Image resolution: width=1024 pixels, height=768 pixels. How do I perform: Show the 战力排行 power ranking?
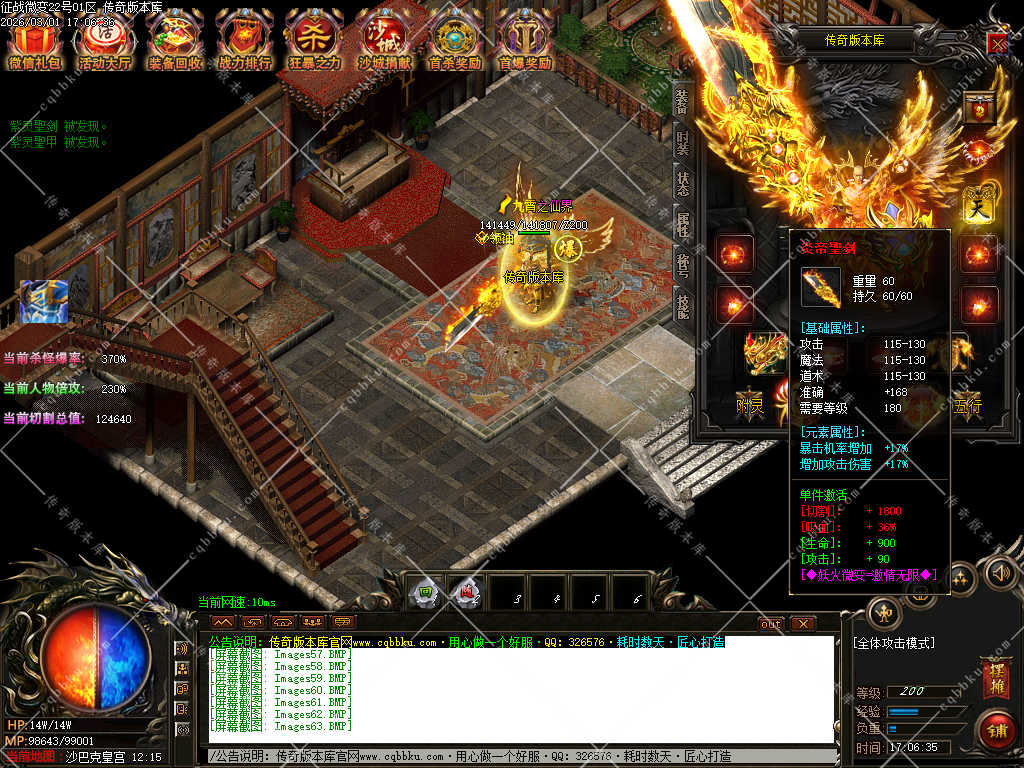pyautogui.click(x=244, y=41)
